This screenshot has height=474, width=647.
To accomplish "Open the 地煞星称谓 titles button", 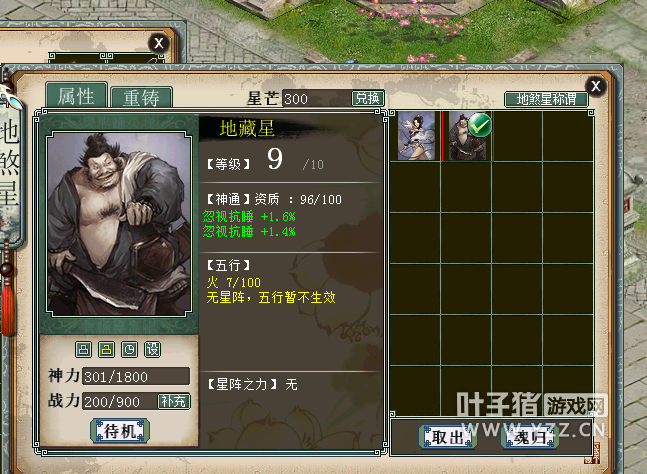I will pyautogui.click(x=546, y=99).
